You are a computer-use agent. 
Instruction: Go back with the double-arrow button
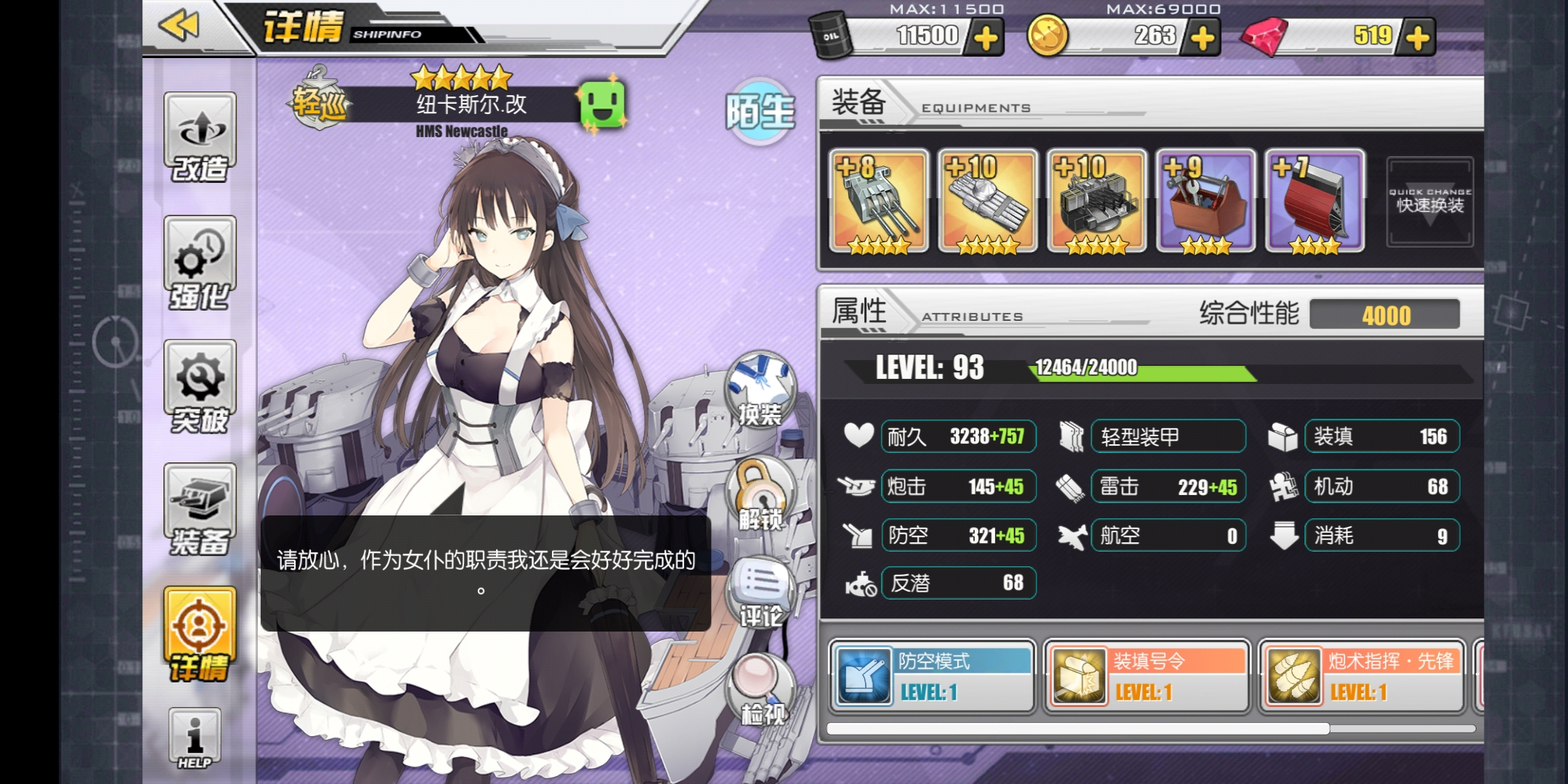[x=179, y=27]
